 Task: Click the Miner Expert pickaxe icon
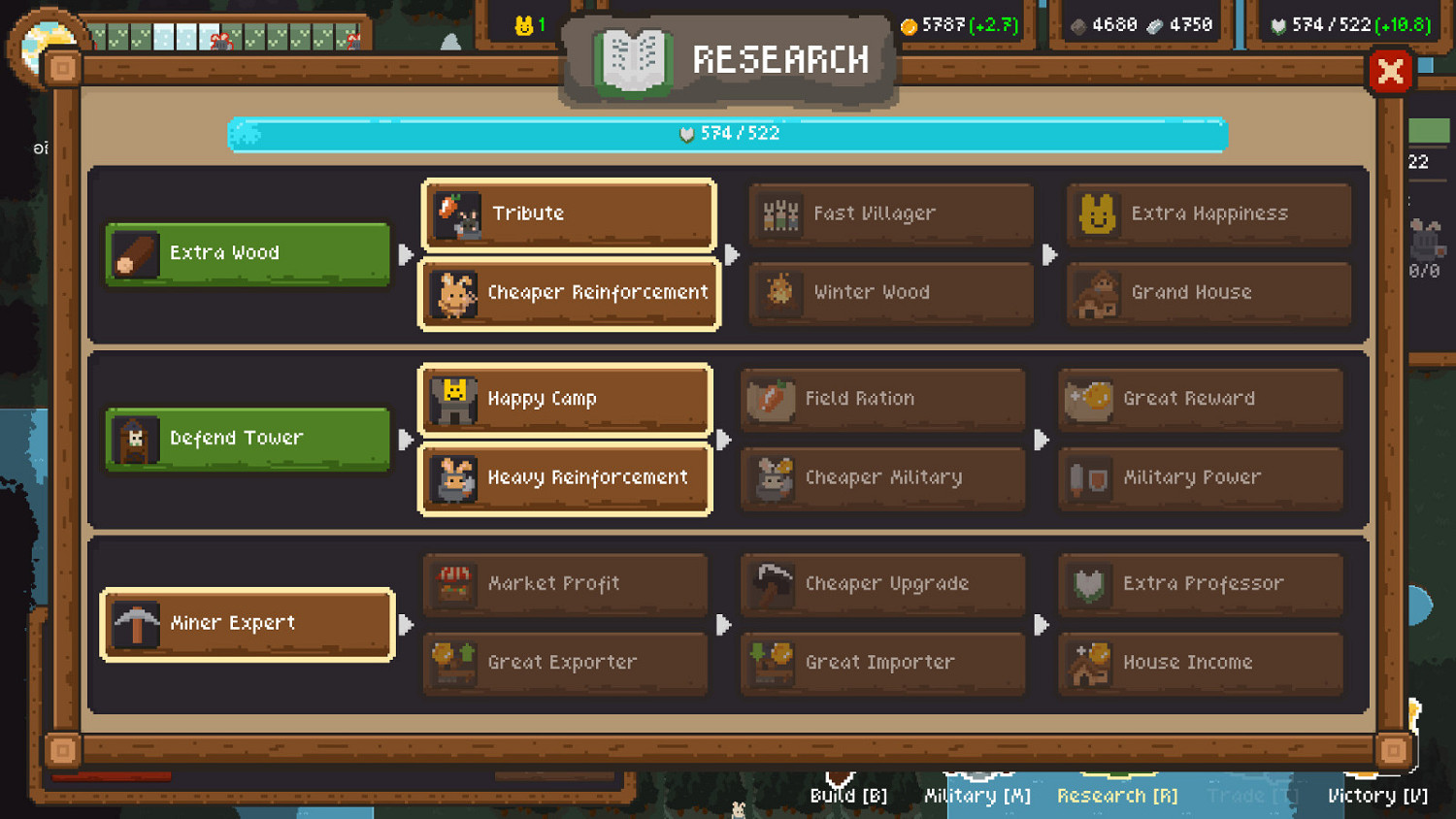(x=136, y=625)
